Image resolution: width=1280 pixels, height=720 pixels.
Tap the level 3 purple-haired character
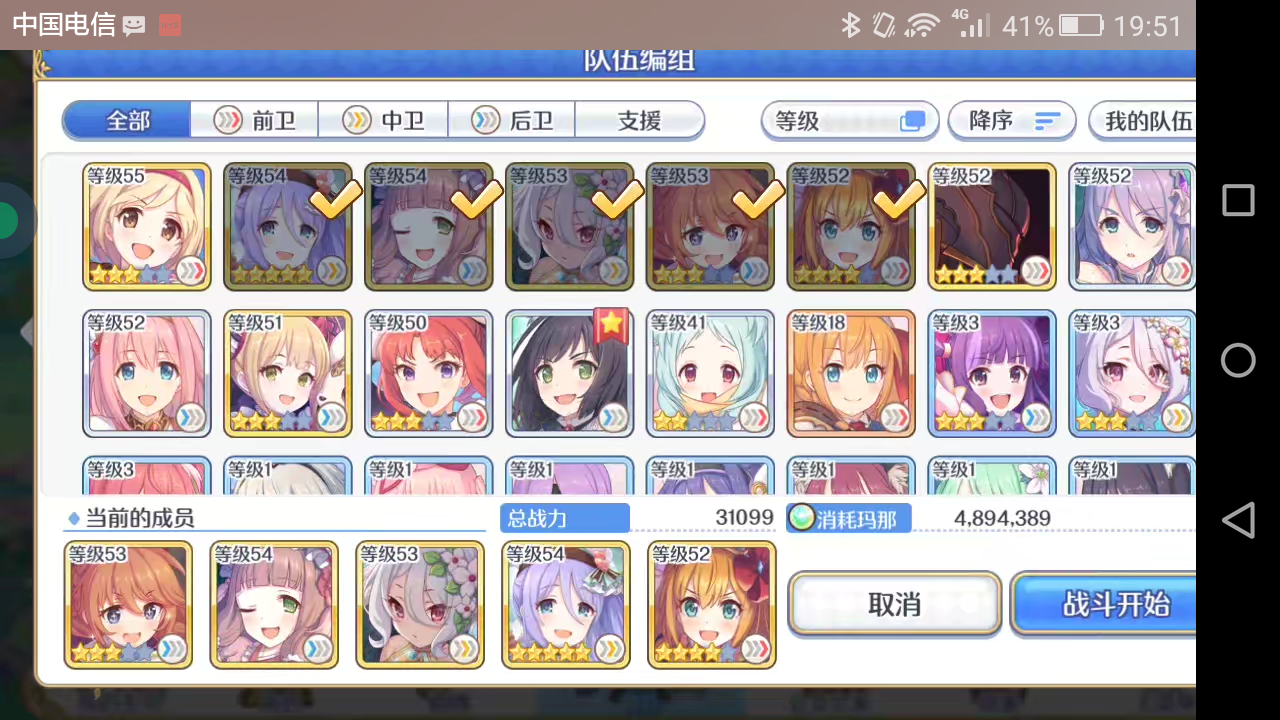coord(991,373)
